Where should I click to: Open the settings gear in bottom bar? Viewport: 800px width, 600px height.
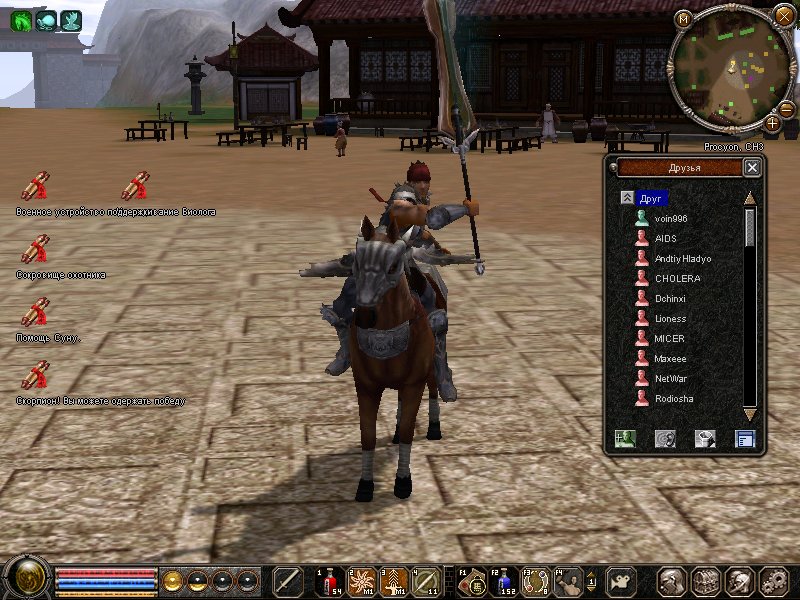click(774, 581)
